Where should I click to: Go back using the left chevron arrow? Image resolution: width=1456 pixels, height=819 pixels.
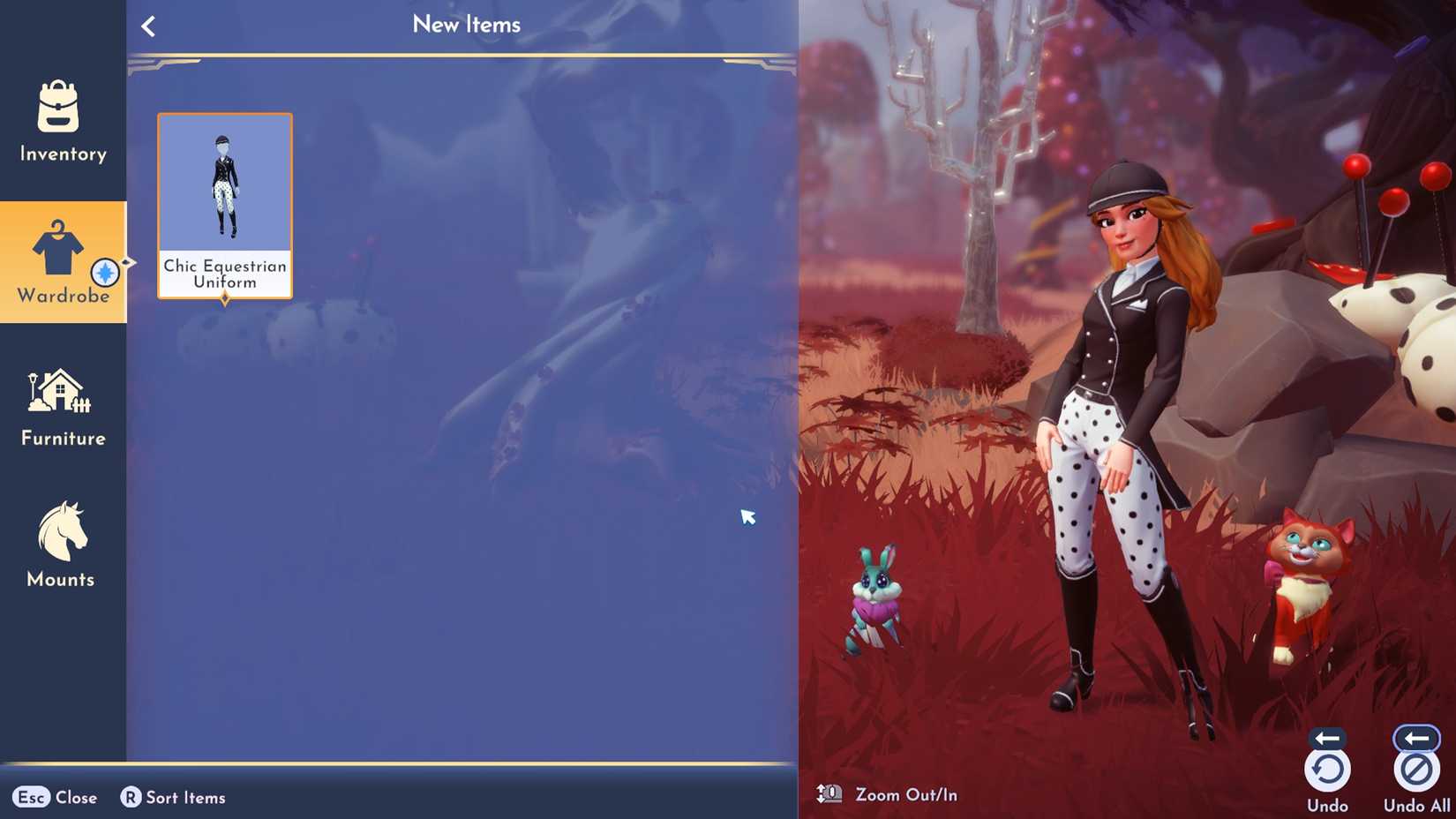[x=147, y=25]
